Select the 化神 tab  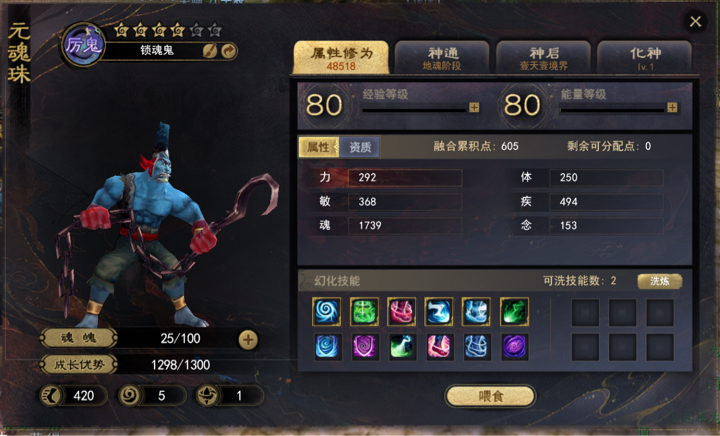pos(643,56)
